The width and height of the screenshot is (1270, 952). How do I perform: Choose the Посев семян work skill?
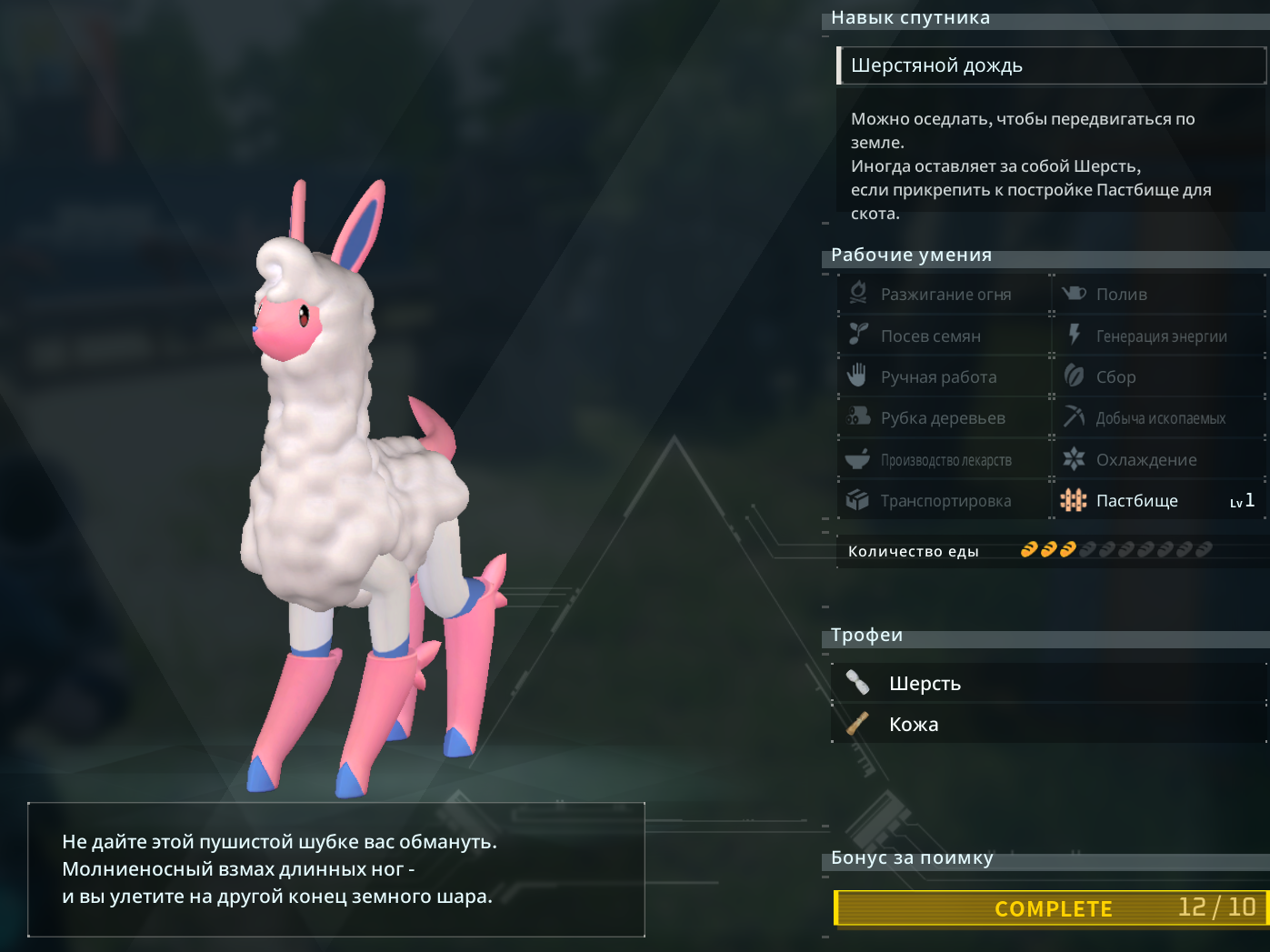pyautogui.click(x=944, y=336)
